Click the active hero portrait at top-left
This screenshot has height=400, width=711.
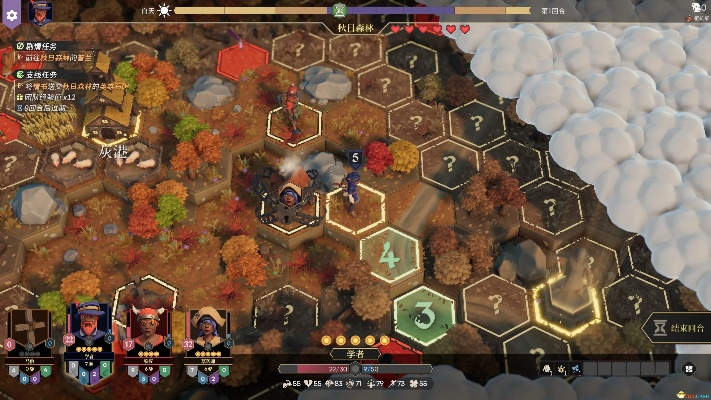pos(40,13)
